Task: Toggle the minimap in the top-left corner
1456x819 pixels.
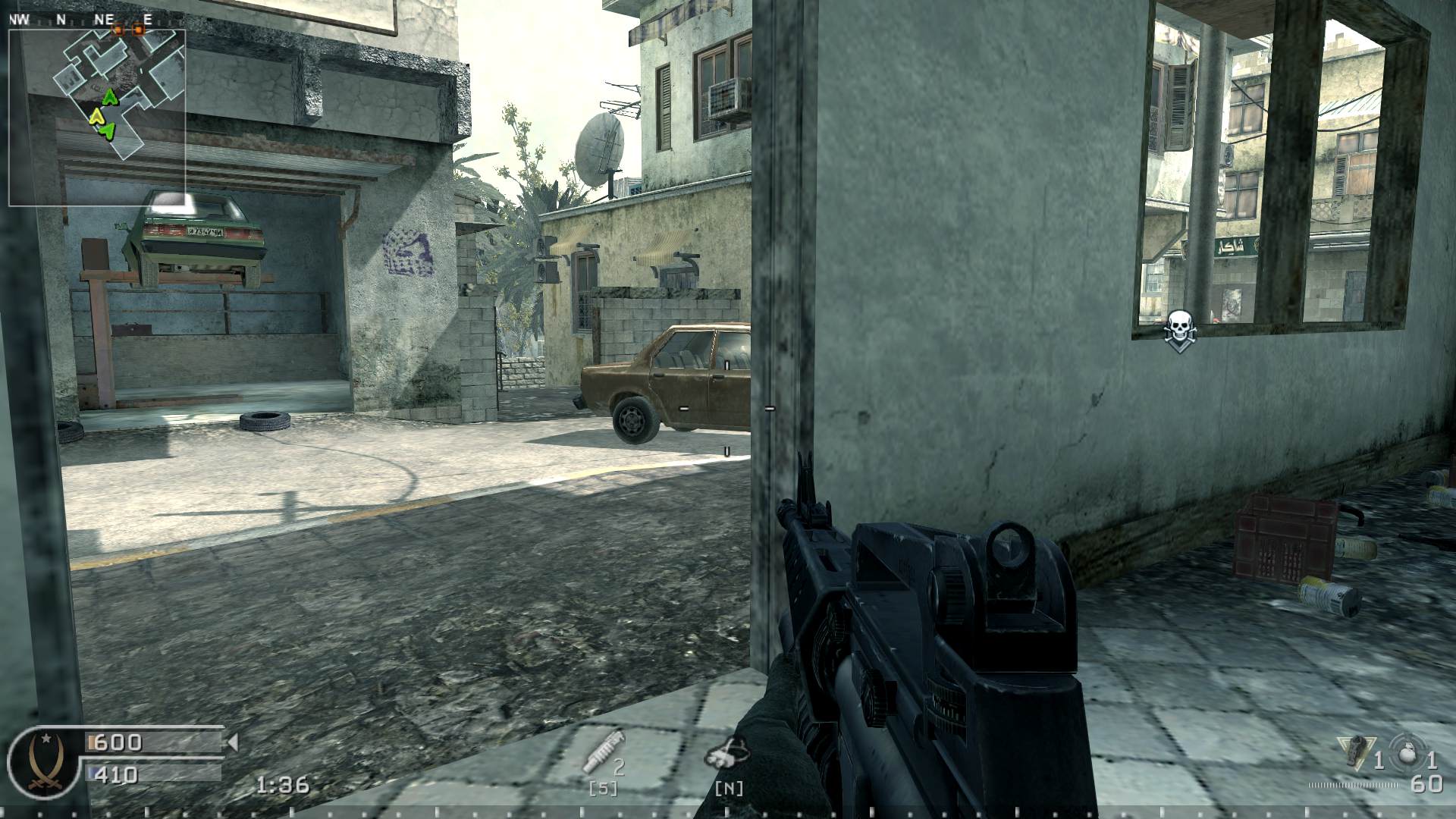Action: 97,118
